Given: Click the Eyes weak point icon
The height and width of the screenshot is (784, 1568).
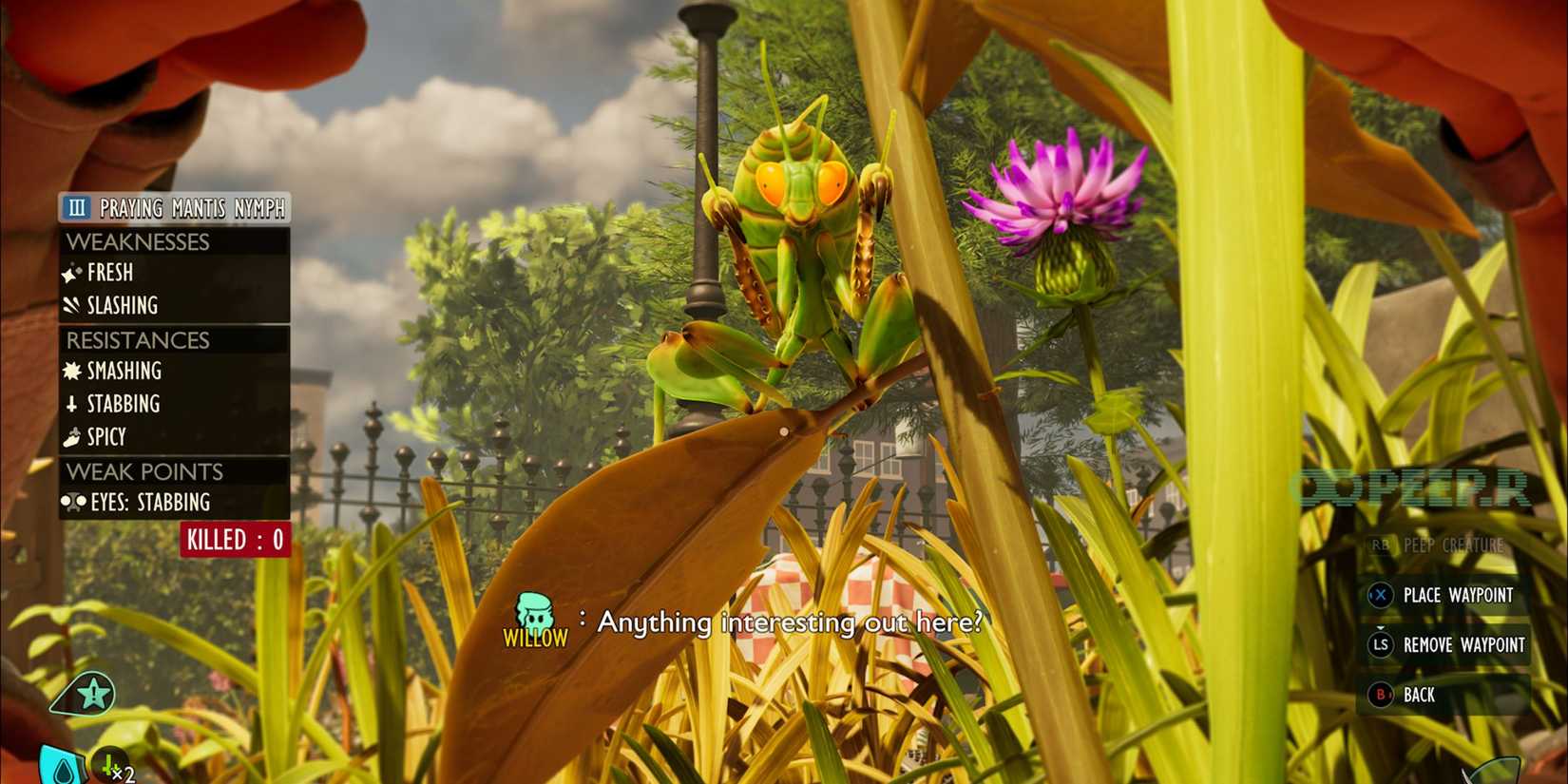Looking at the screenshot, I should (74, 502).
